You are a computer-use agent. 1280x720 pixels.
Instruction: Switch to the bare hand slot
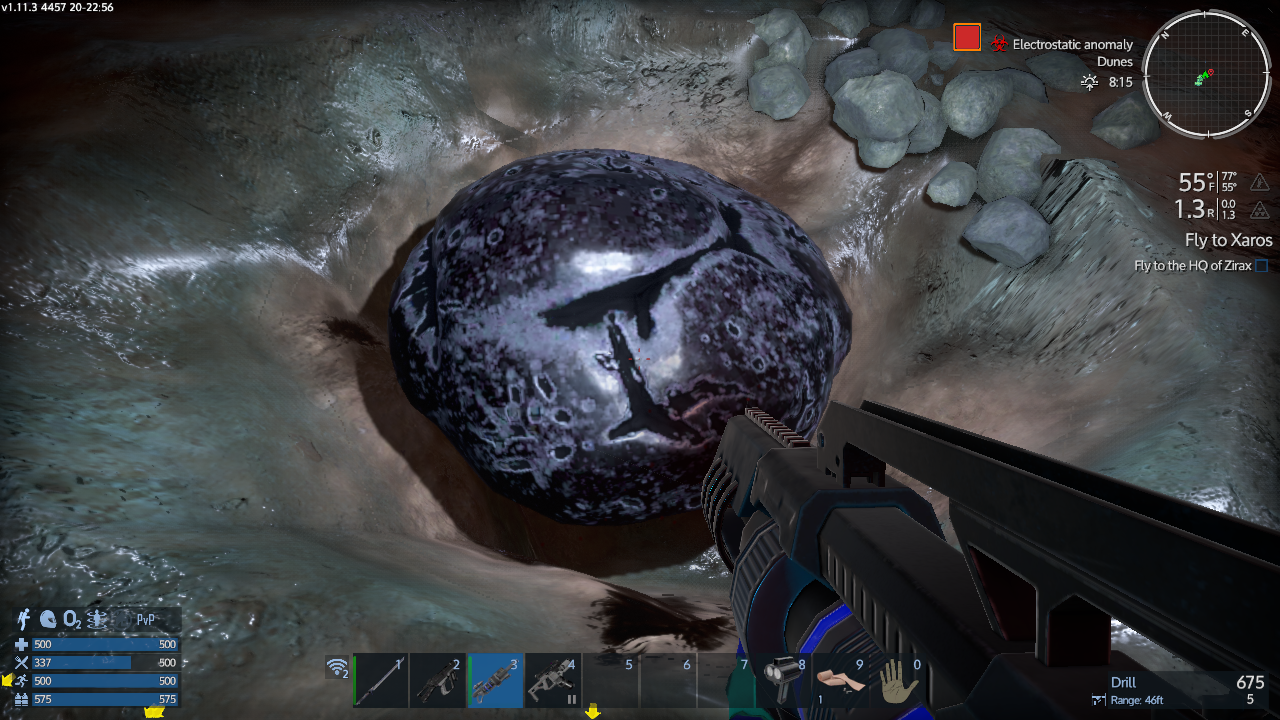tap(899, 683)
